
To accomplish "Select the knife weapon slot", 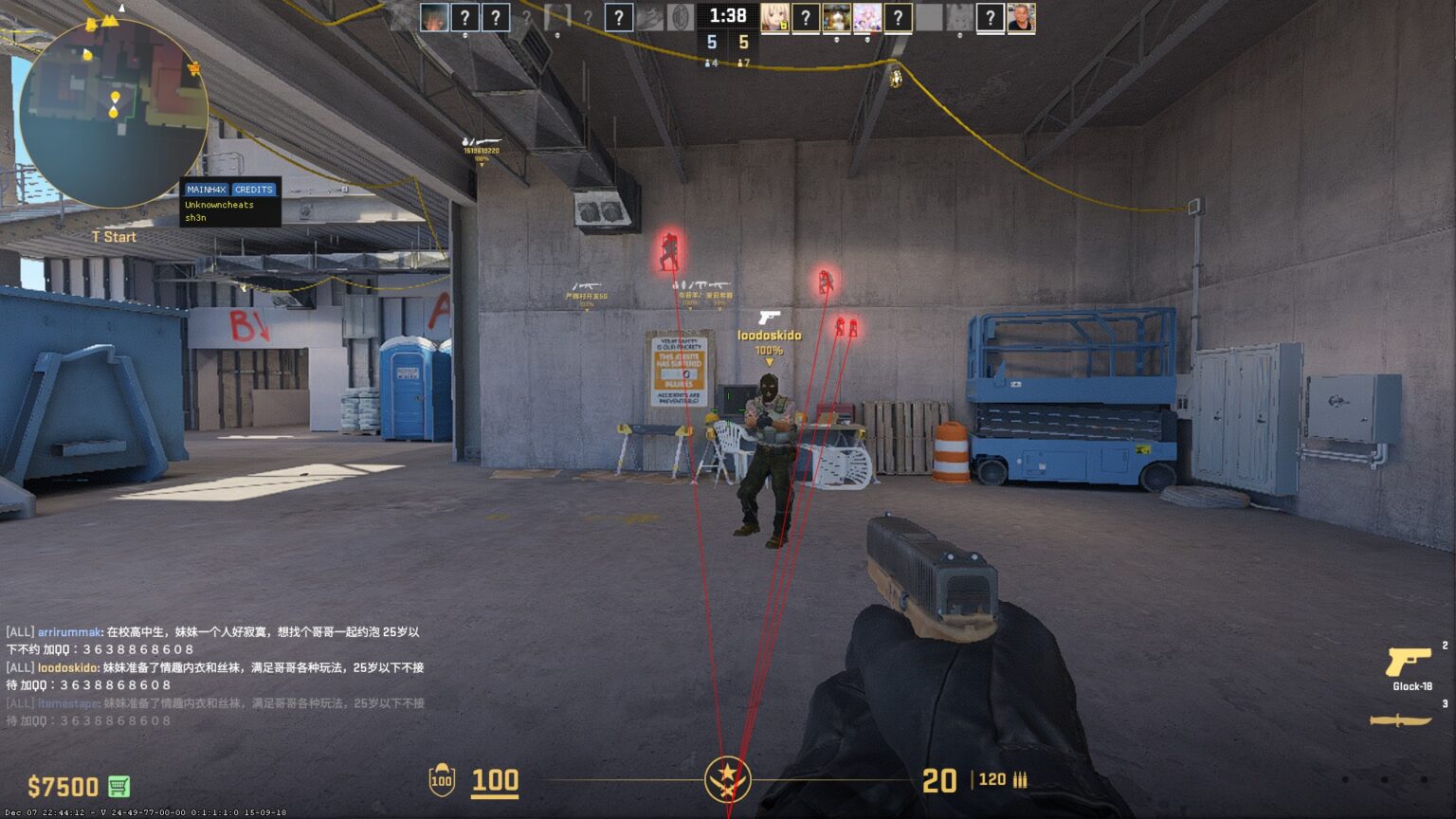I will (x=1400, y=721).
